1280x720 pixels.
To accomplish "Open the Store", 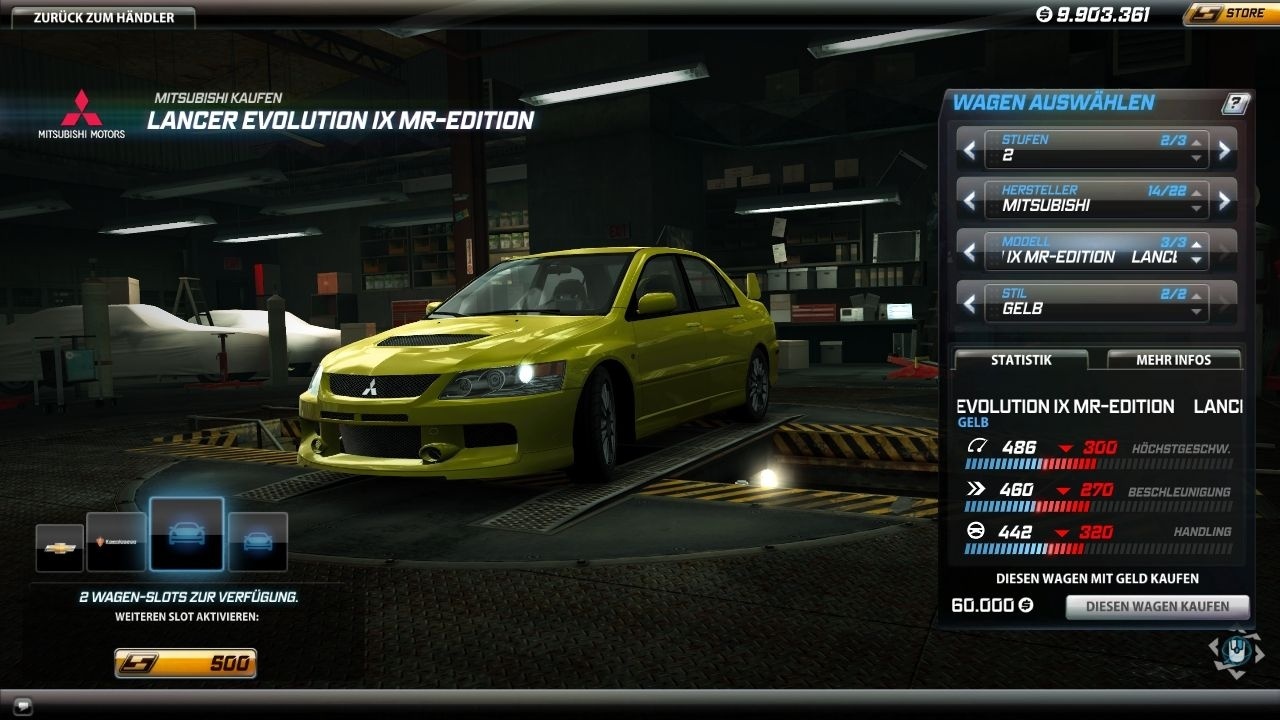I will [x=1231, y=14].
